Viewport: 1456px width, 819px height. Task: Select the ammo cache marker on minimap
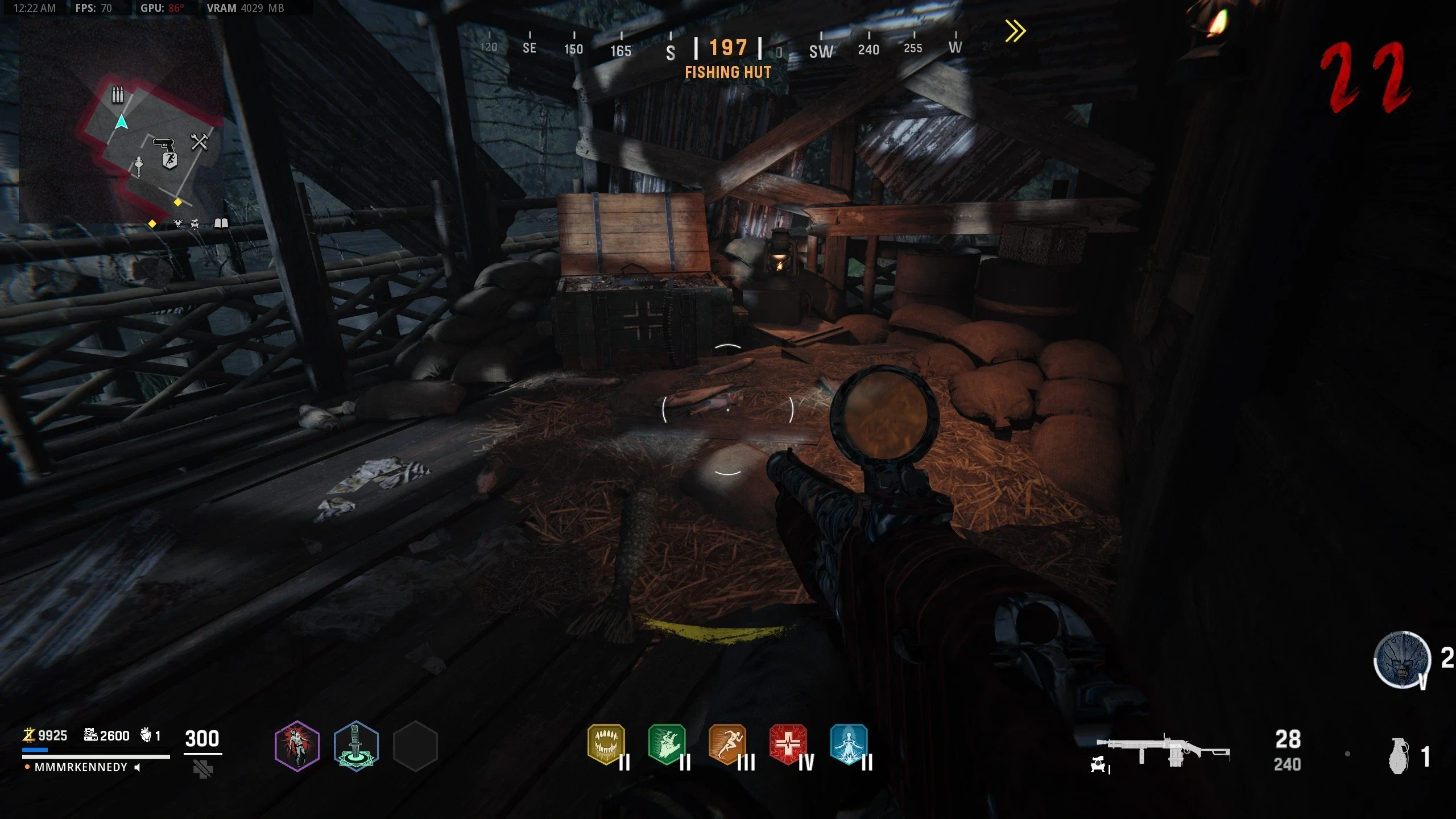117,94
